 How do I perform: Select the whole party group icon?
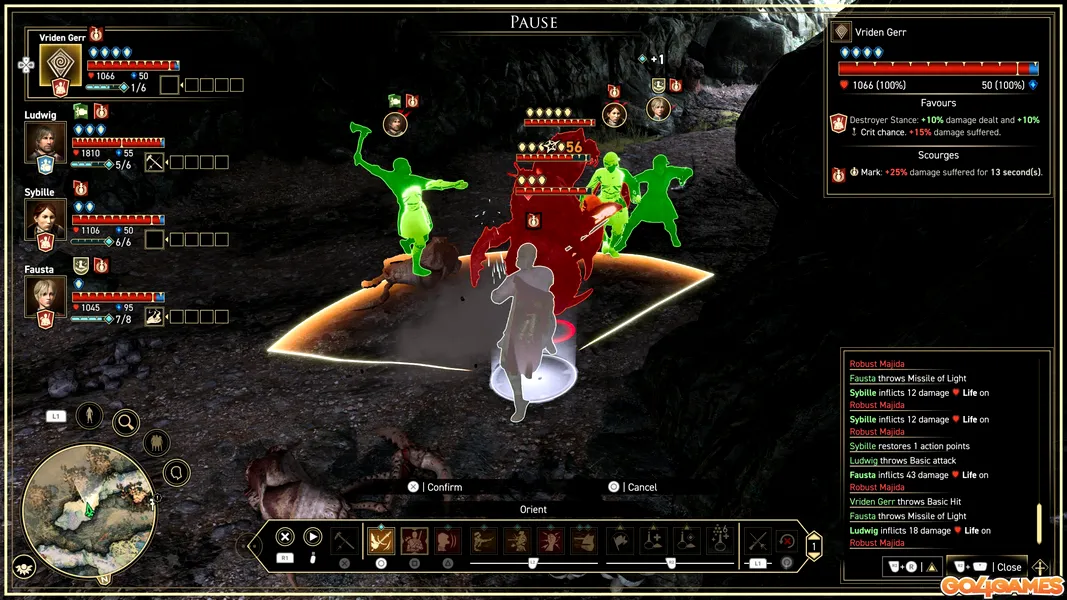tap(156, 442)
